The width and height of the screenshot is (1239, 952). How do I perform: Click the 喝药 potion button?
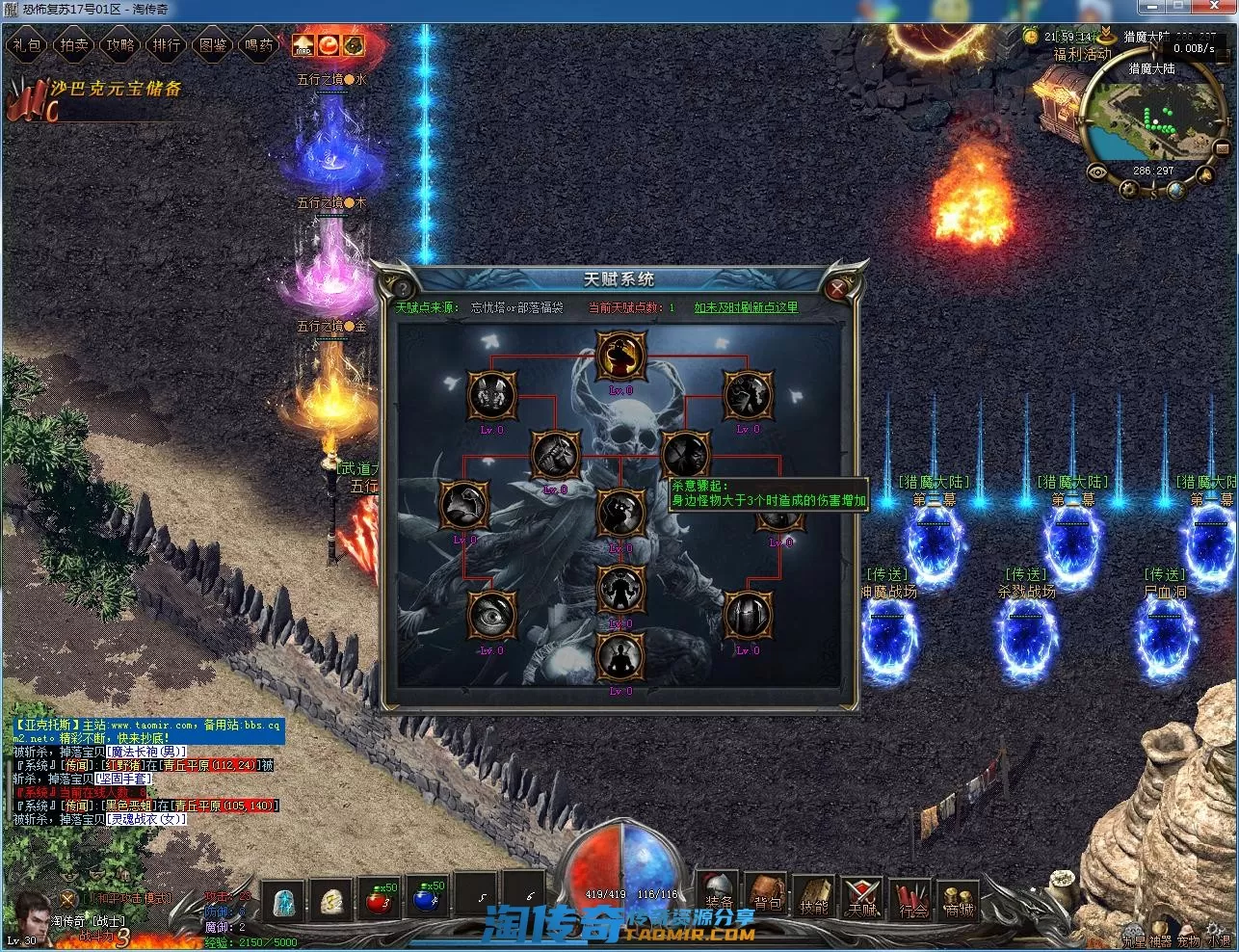click(x=259, y=45)
